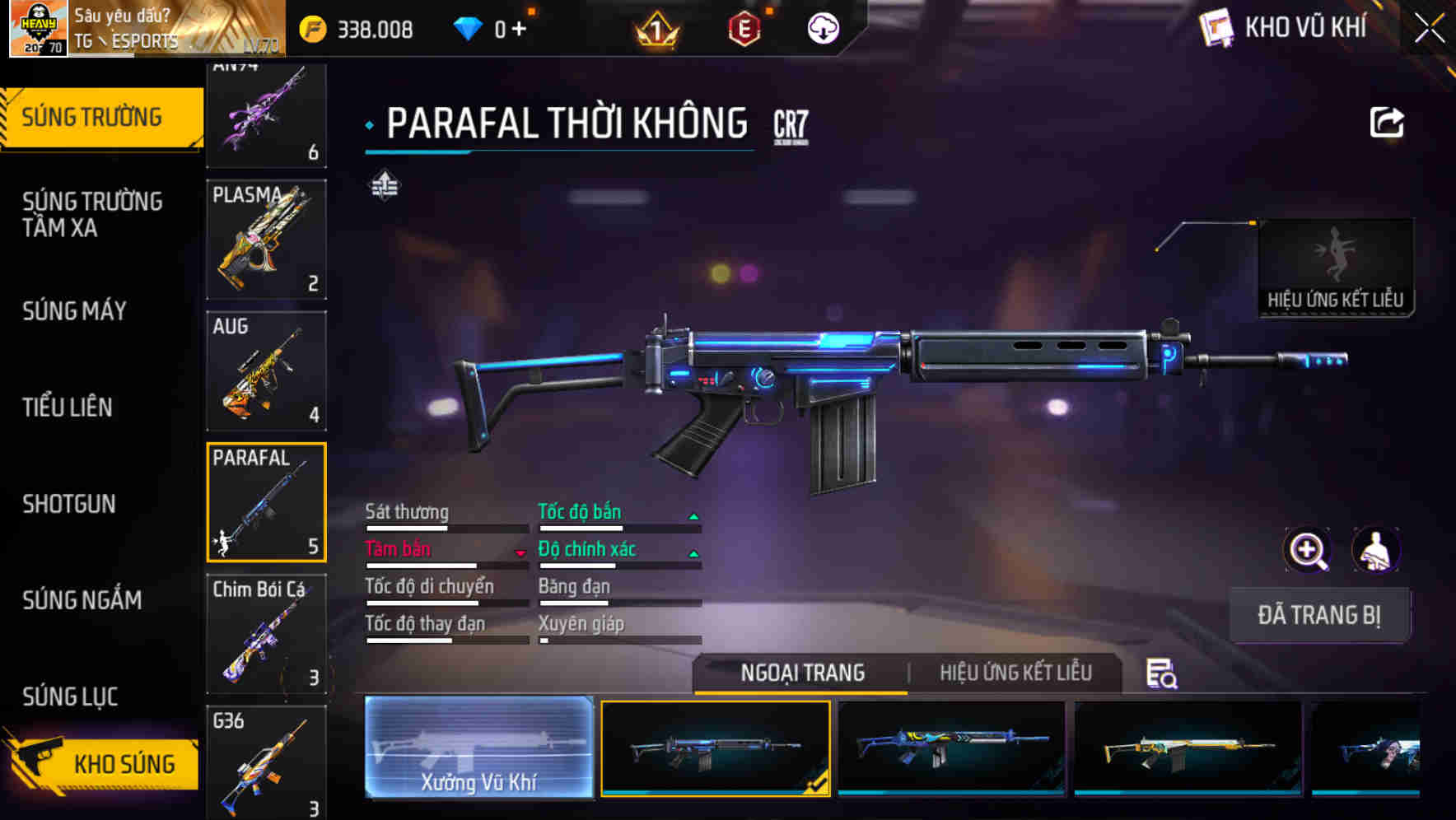
Task: Switch to the HIỆU ỨNG KẾT LIỄU tab
Action: [x=1015, y=673]
